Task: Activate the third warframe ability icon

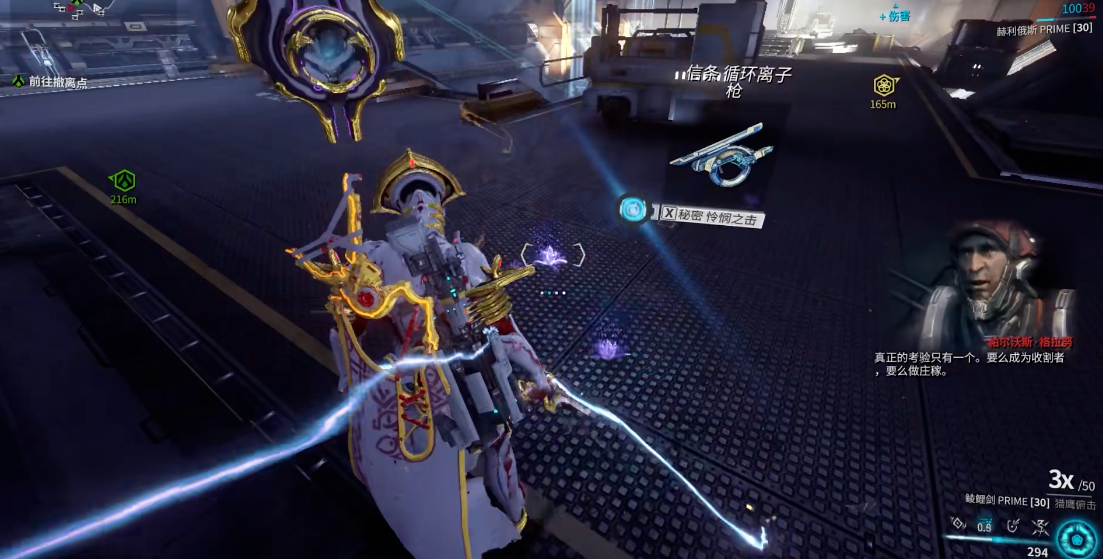Action: click(x=1013, y=523)
